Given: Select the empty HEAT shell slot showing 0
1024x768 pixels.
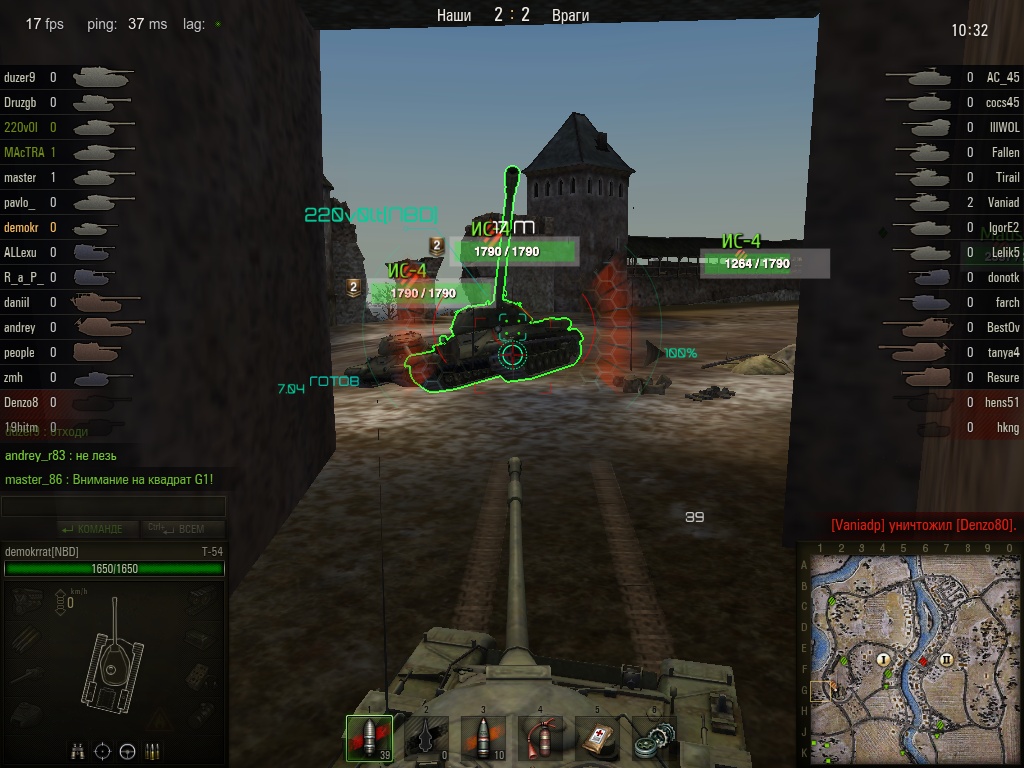Looking at the screenshot, I should (x=426, y=738).
